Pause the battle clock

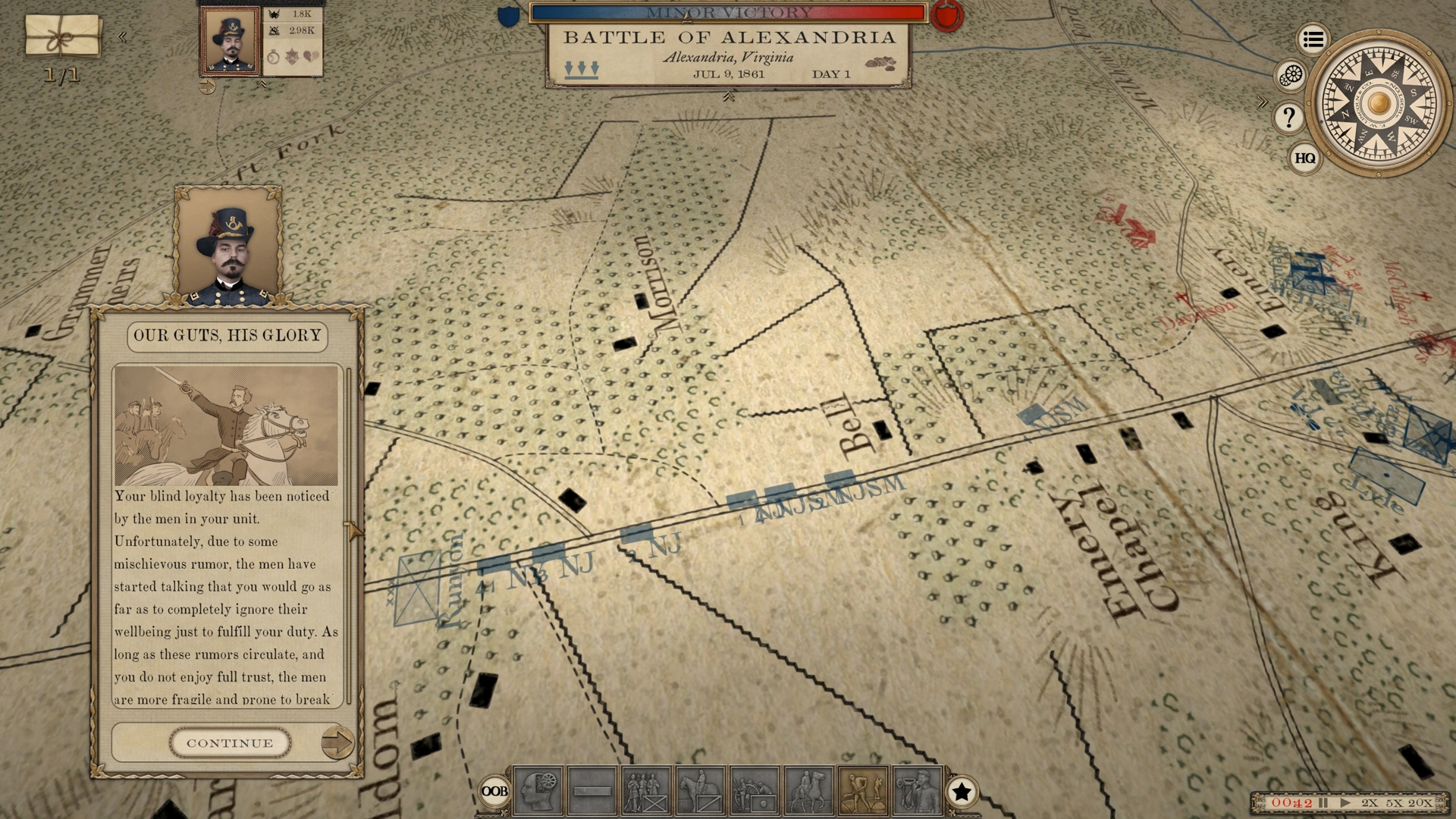[1322, 802]
